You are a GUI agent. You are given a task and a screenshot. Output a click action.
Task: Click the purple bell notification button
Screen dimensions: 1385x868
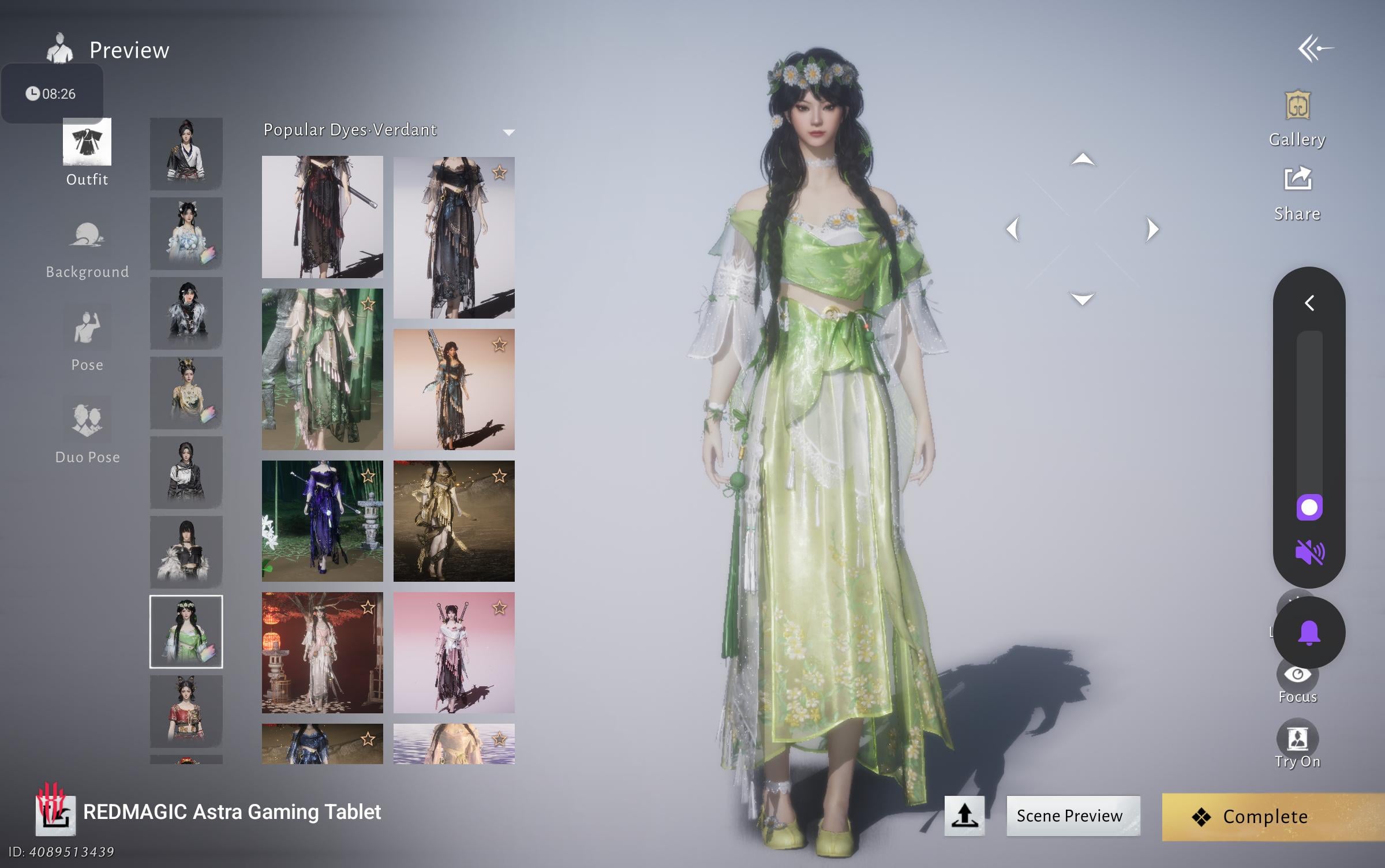[1309, 633]
